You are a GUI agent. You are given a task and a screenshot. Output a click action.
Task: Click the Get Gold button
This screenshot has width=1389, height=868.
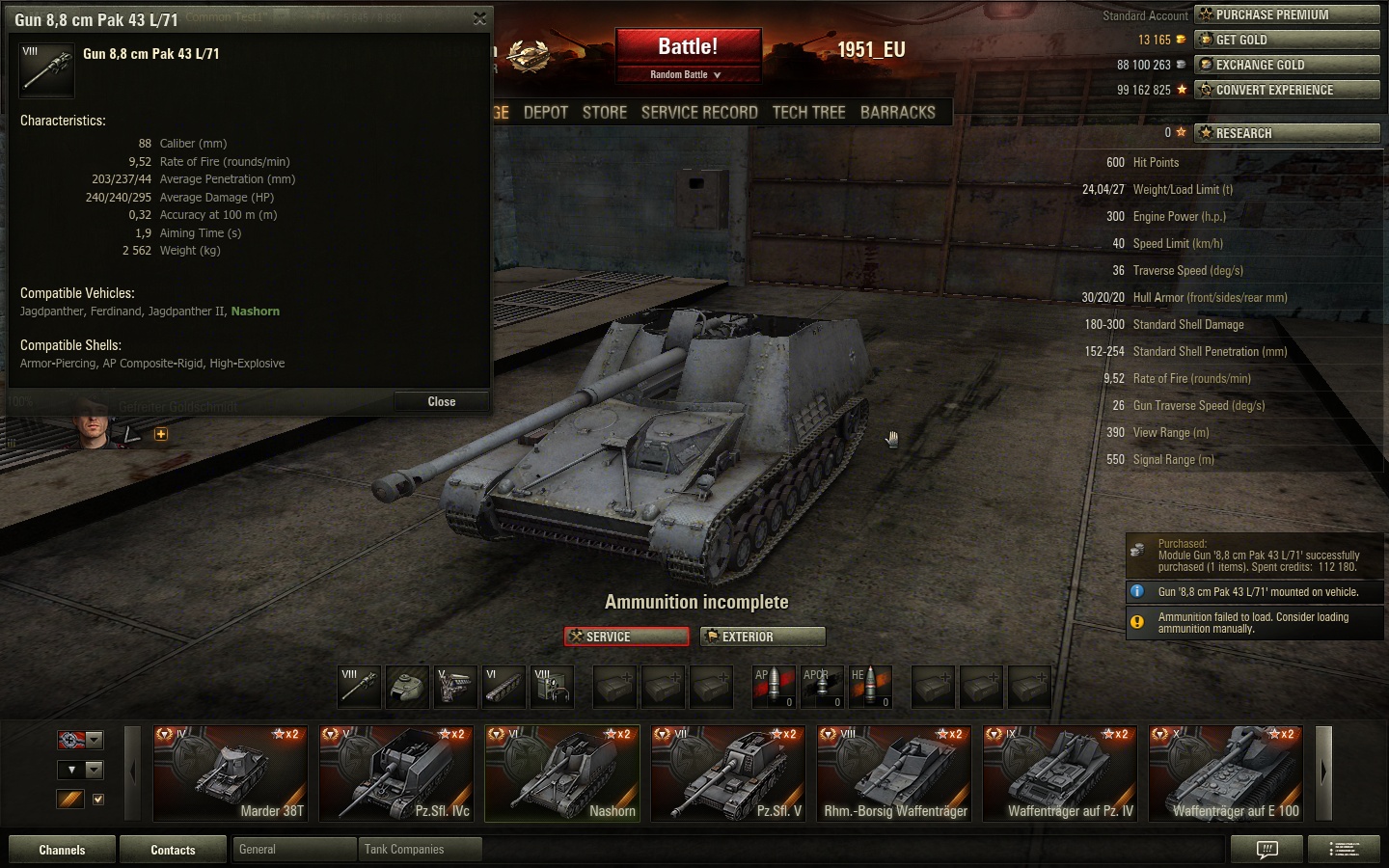[1287, 40]
